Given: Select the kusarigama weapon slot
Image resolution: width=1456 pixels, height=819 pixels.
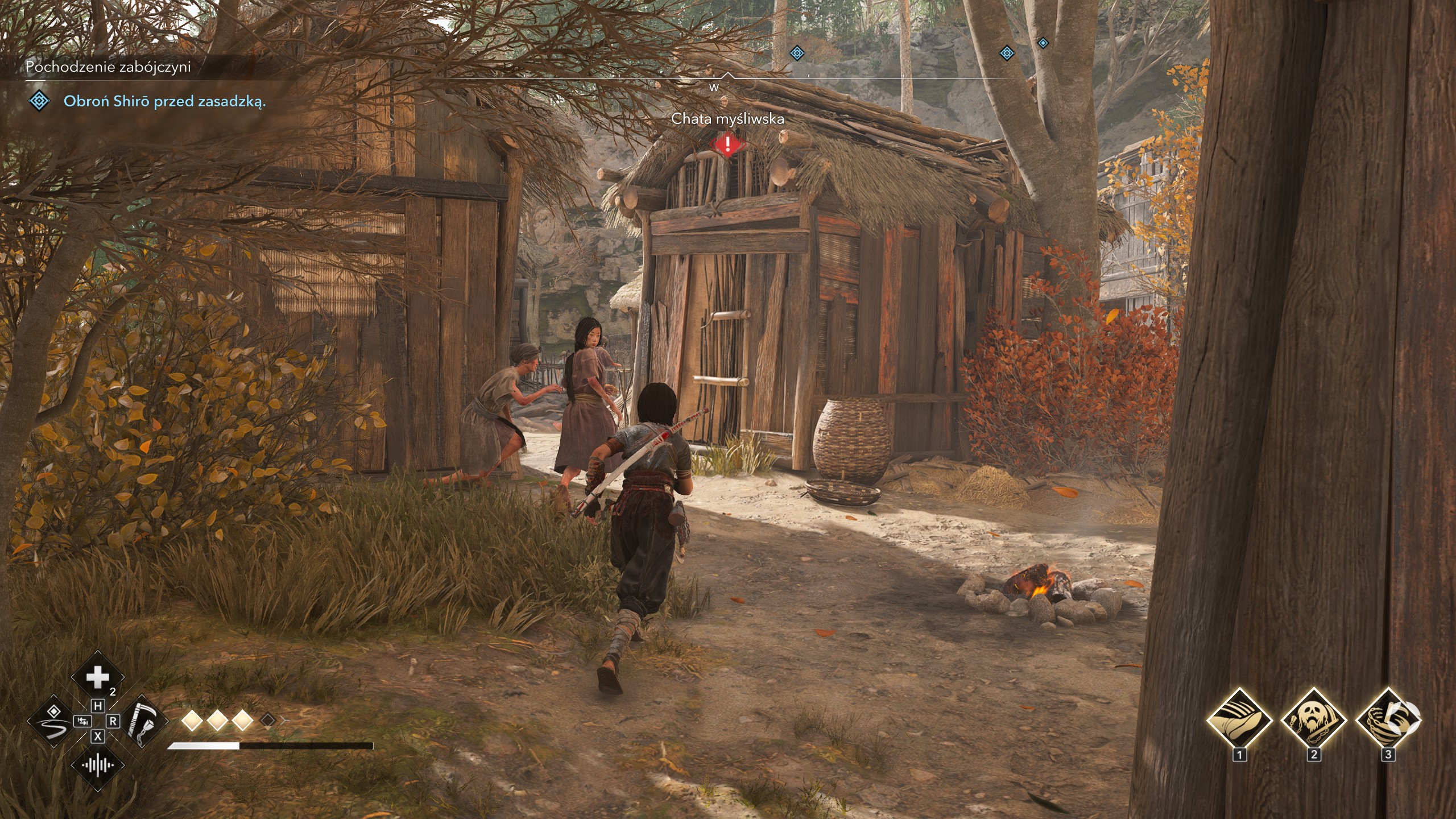Looking at the screenshot, I should (x=140, y=722).
